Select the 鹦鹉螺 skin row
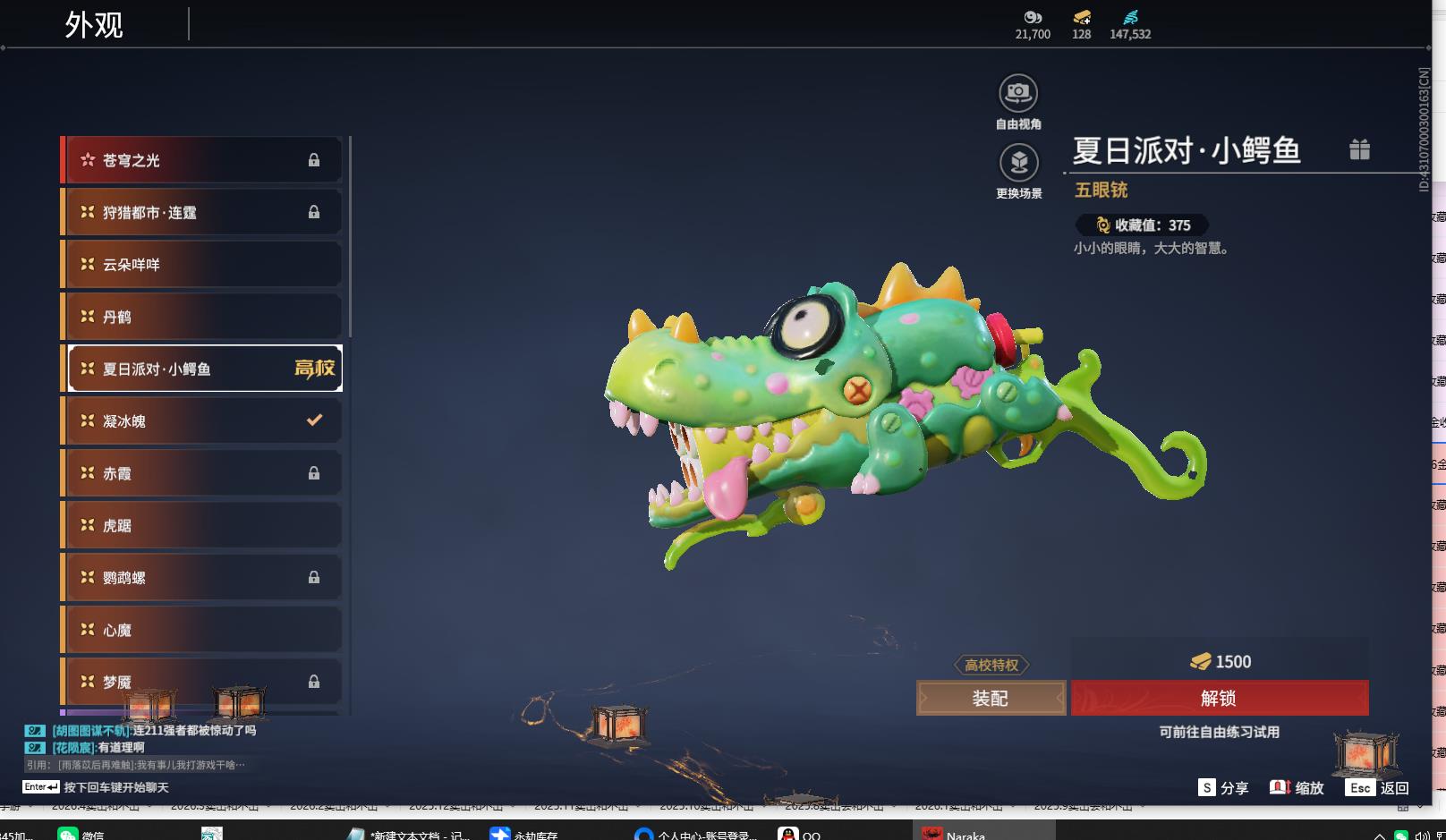The height and width of the screenshot is (840, 1446). coord(203,578)
